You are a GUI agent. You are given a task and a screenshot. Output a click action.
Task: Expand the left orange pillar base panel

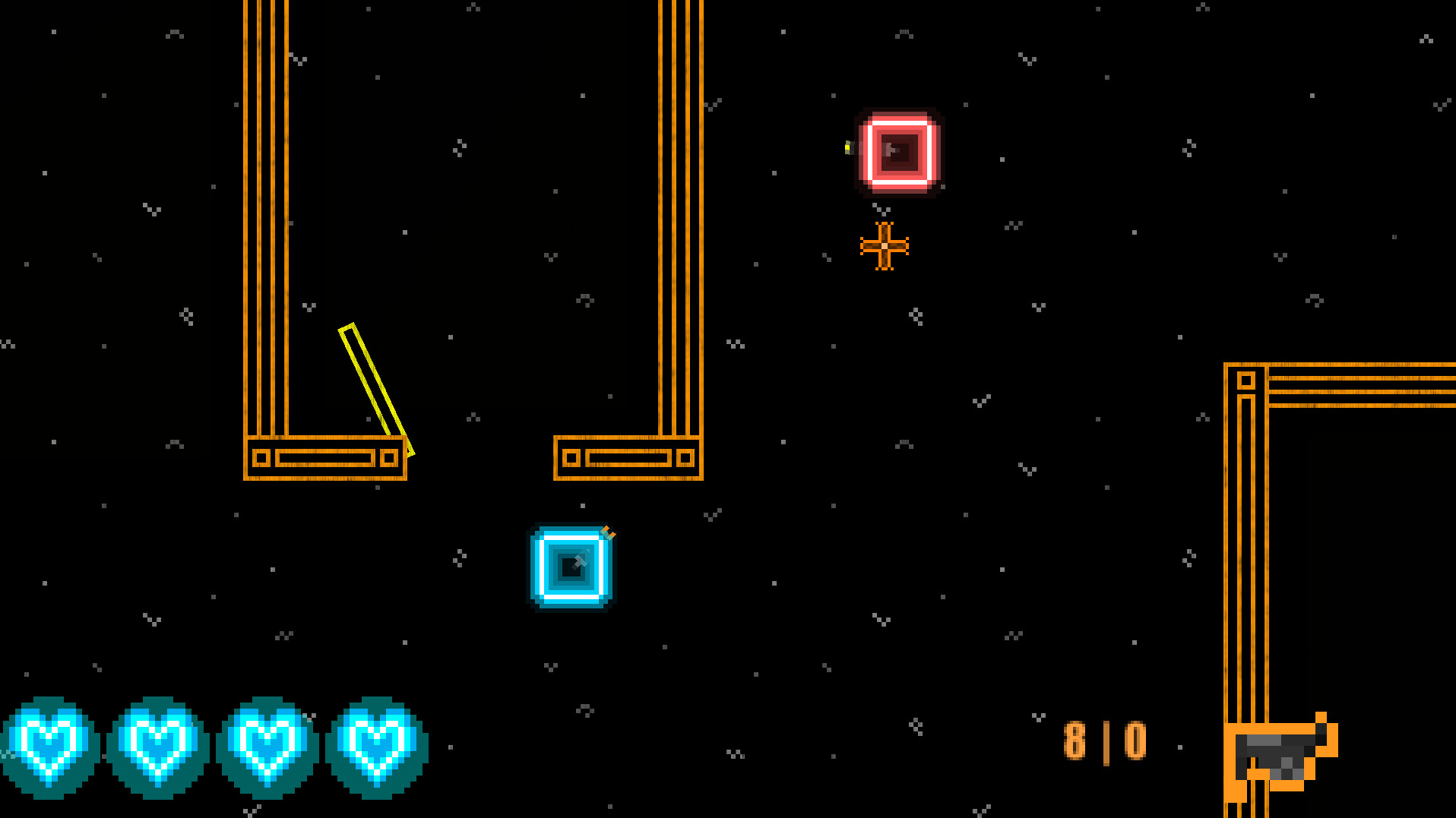coord(325,457)
